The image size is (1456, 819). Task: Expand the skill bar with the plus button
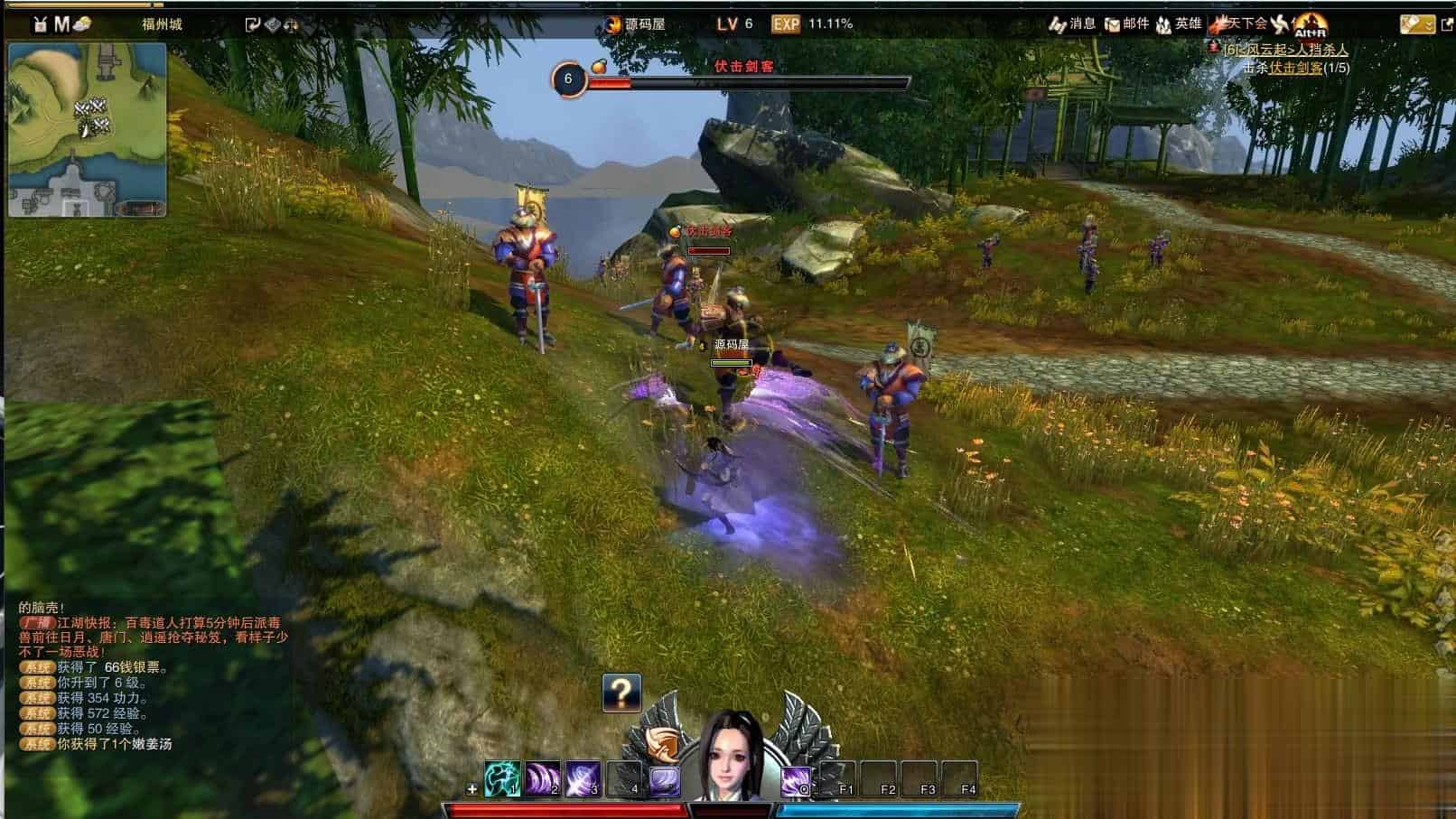point(471,789)
